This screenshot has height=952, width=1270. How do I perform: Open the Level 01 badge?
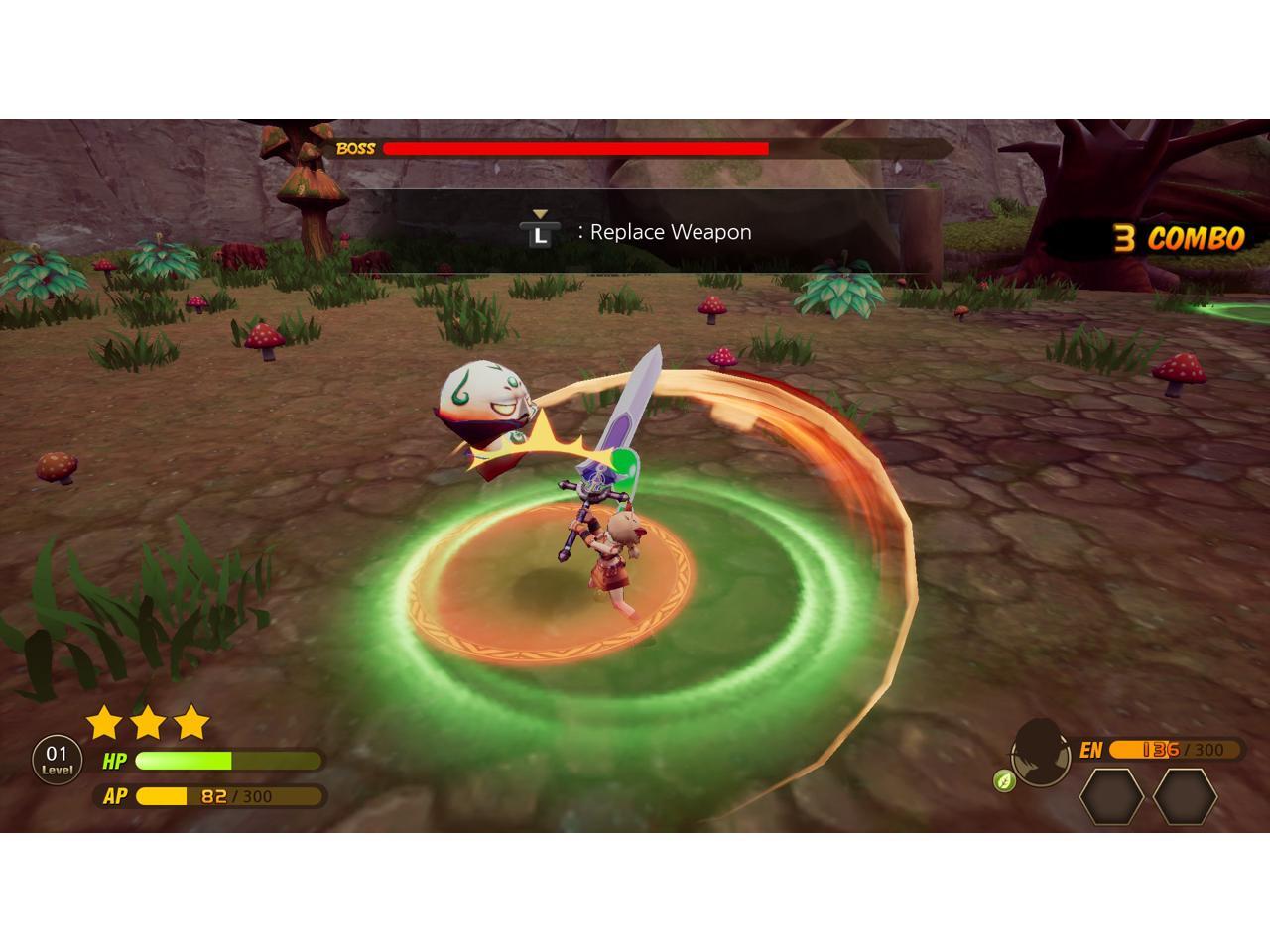coord(57,761)
